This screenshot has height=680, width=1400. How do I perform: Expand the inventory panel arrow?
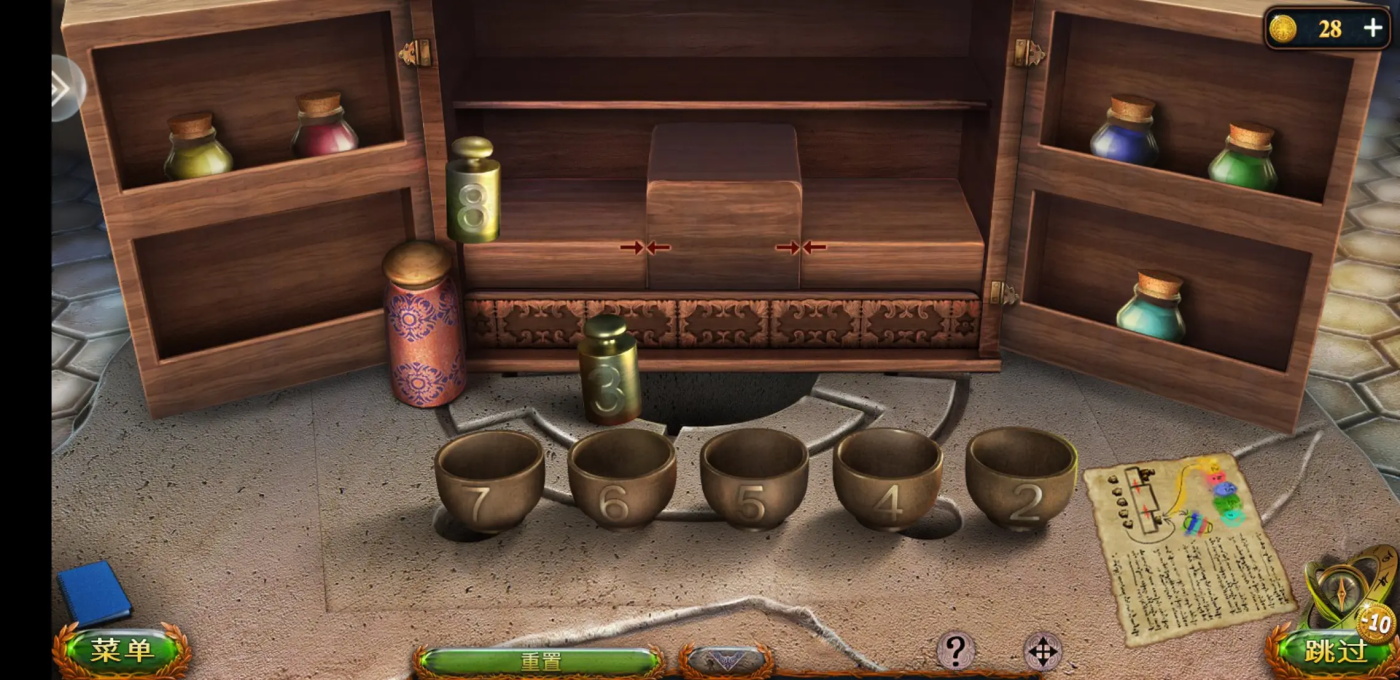tap(725, 661)
